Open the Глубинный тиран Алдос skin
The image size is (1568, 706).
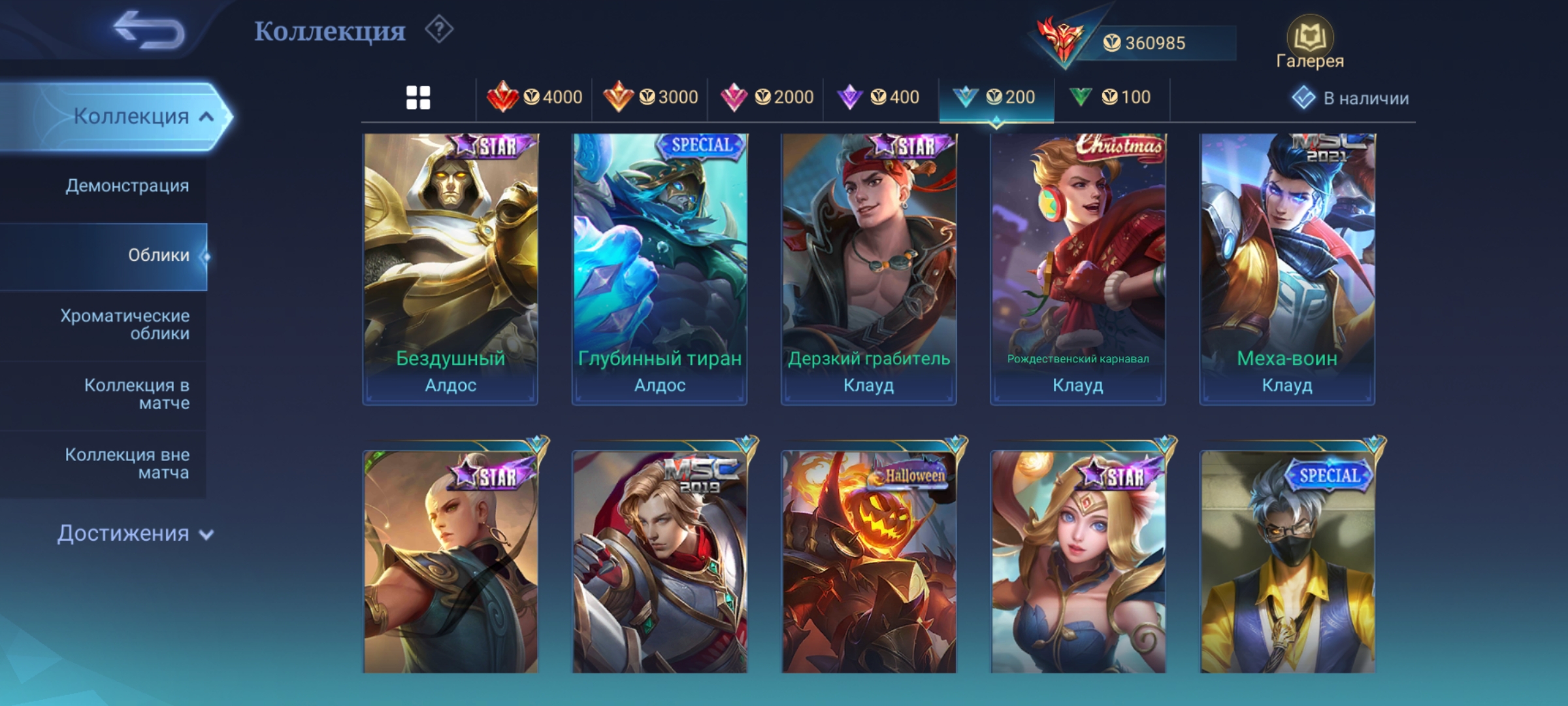pyautogui.click(x=659, y=269)
